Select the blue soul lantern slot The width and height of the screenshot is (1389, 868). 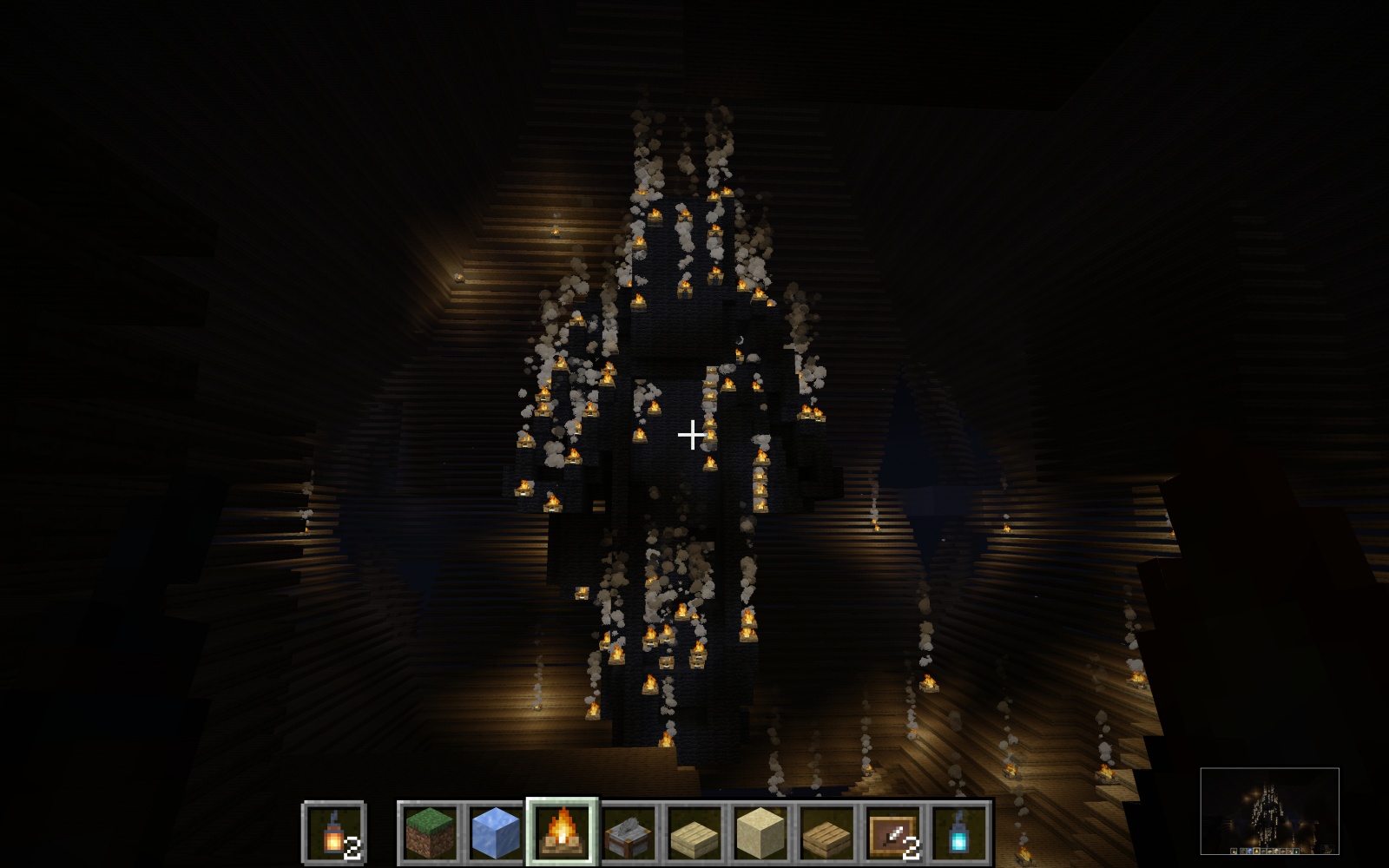click(960, 831)
